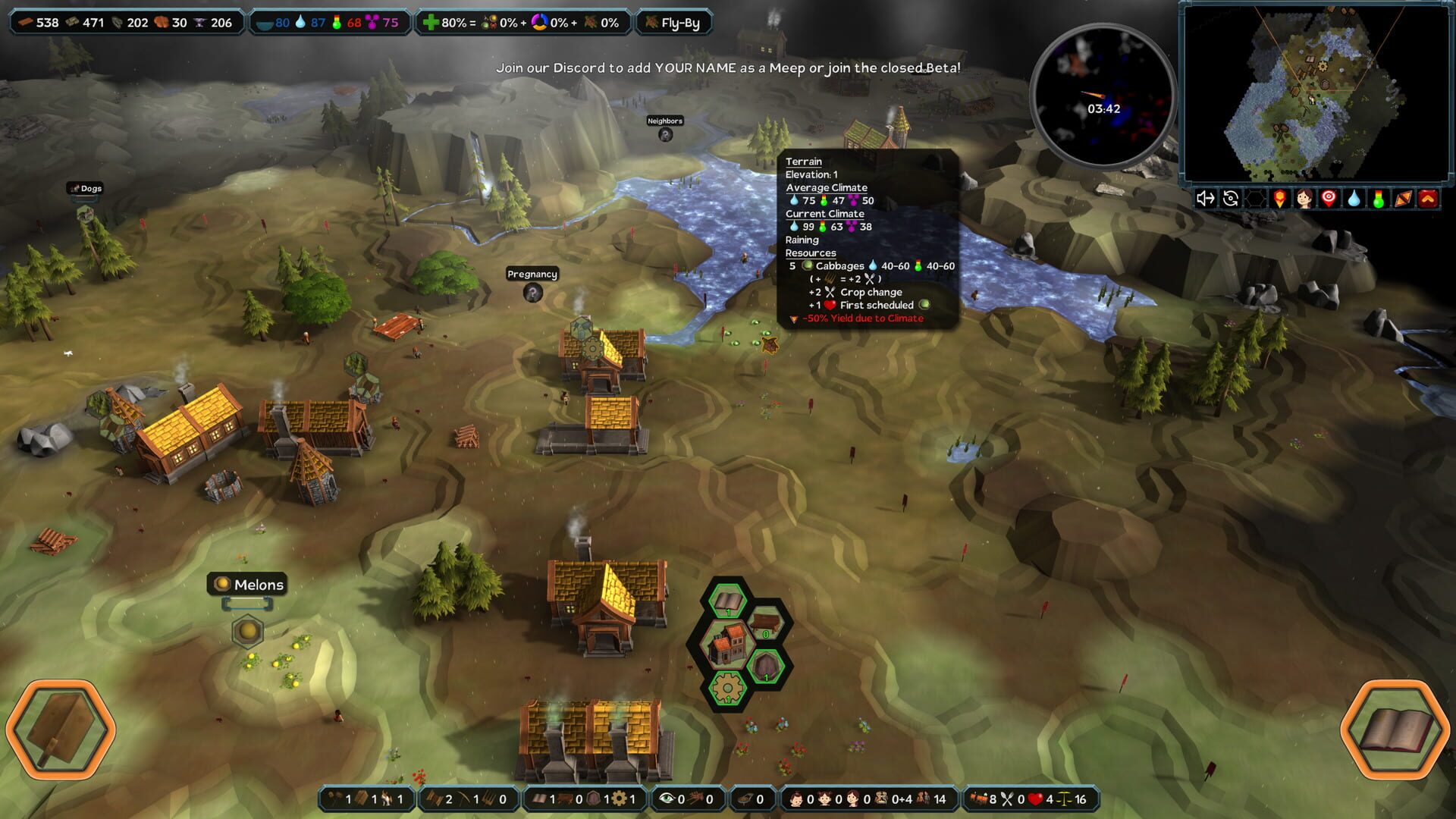Select the gear hexagon in building menu

pos(727,689)
